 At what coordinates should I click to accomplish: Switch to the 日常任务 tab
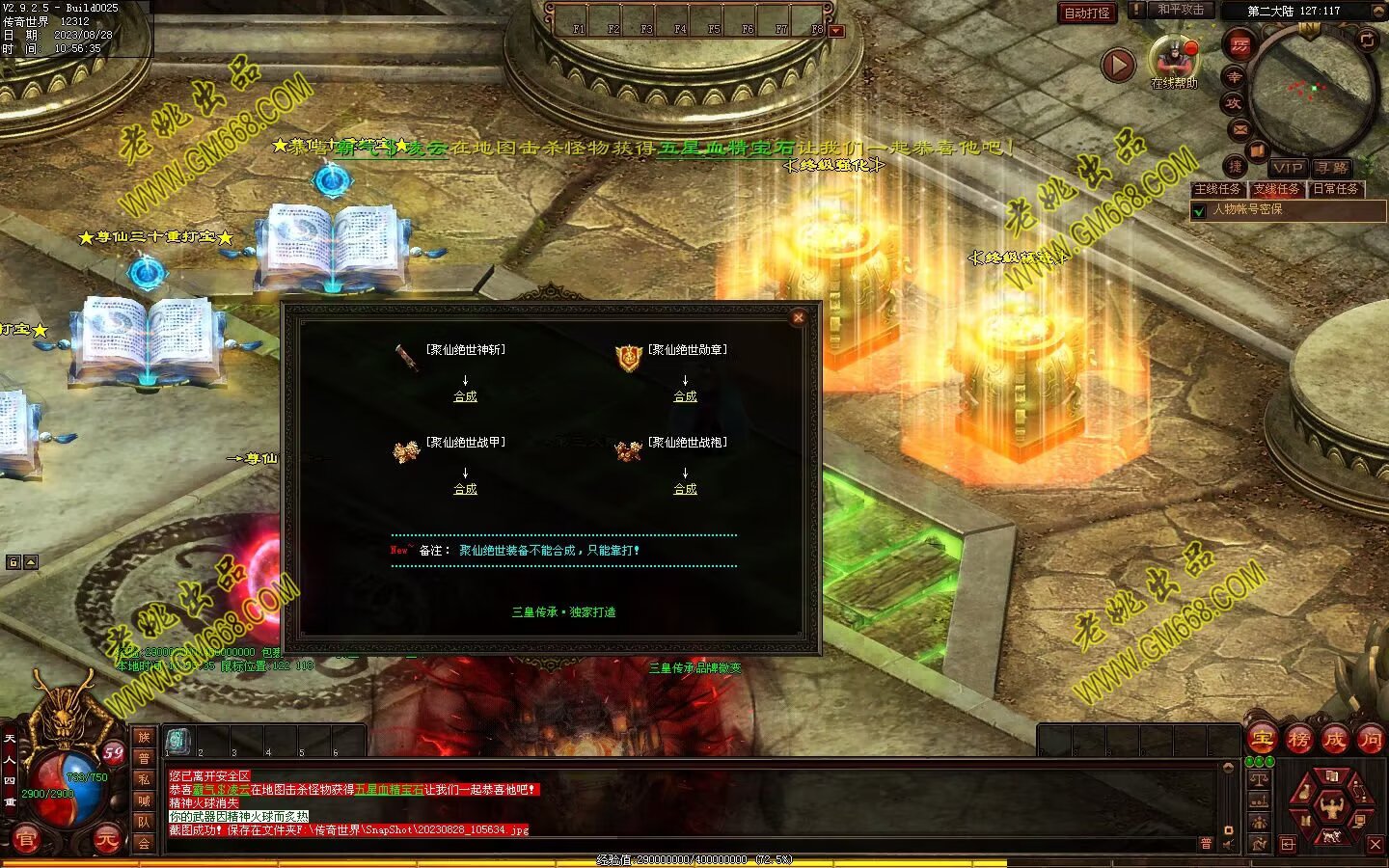click(1335, 189)
